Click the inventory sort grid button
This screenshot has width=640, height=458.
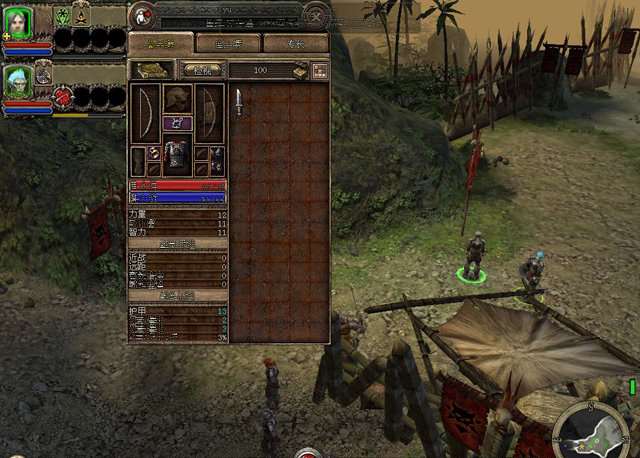pos(320,70)
